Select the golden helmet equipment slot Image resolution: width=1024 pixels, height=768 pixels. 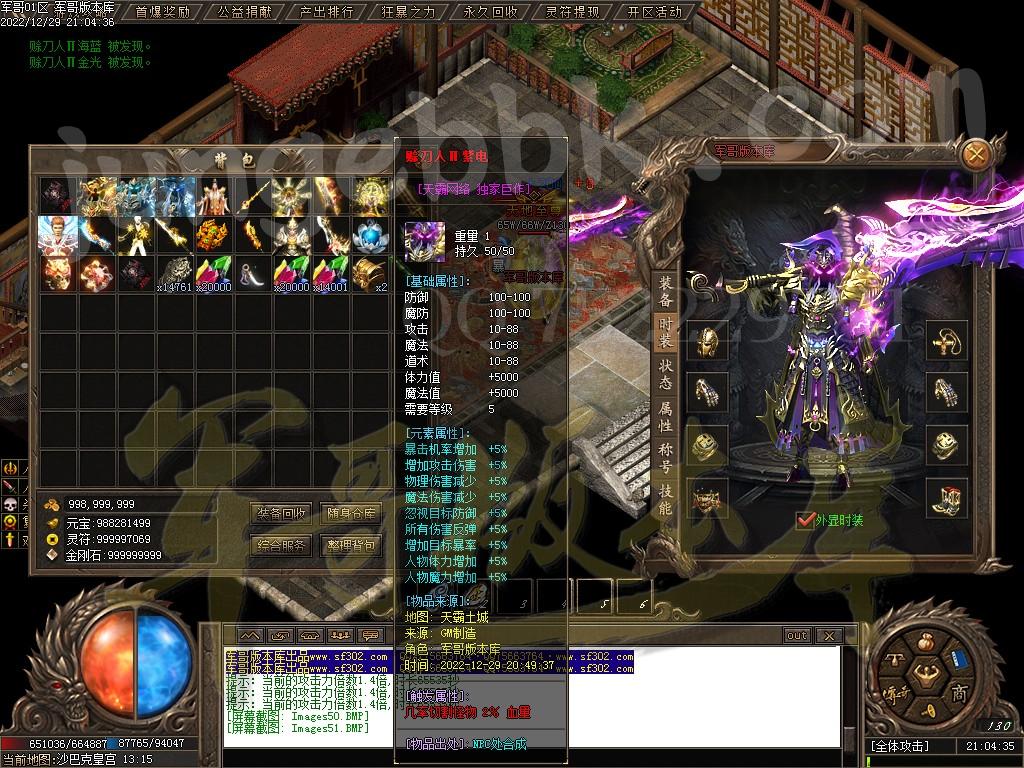(708, 341)
